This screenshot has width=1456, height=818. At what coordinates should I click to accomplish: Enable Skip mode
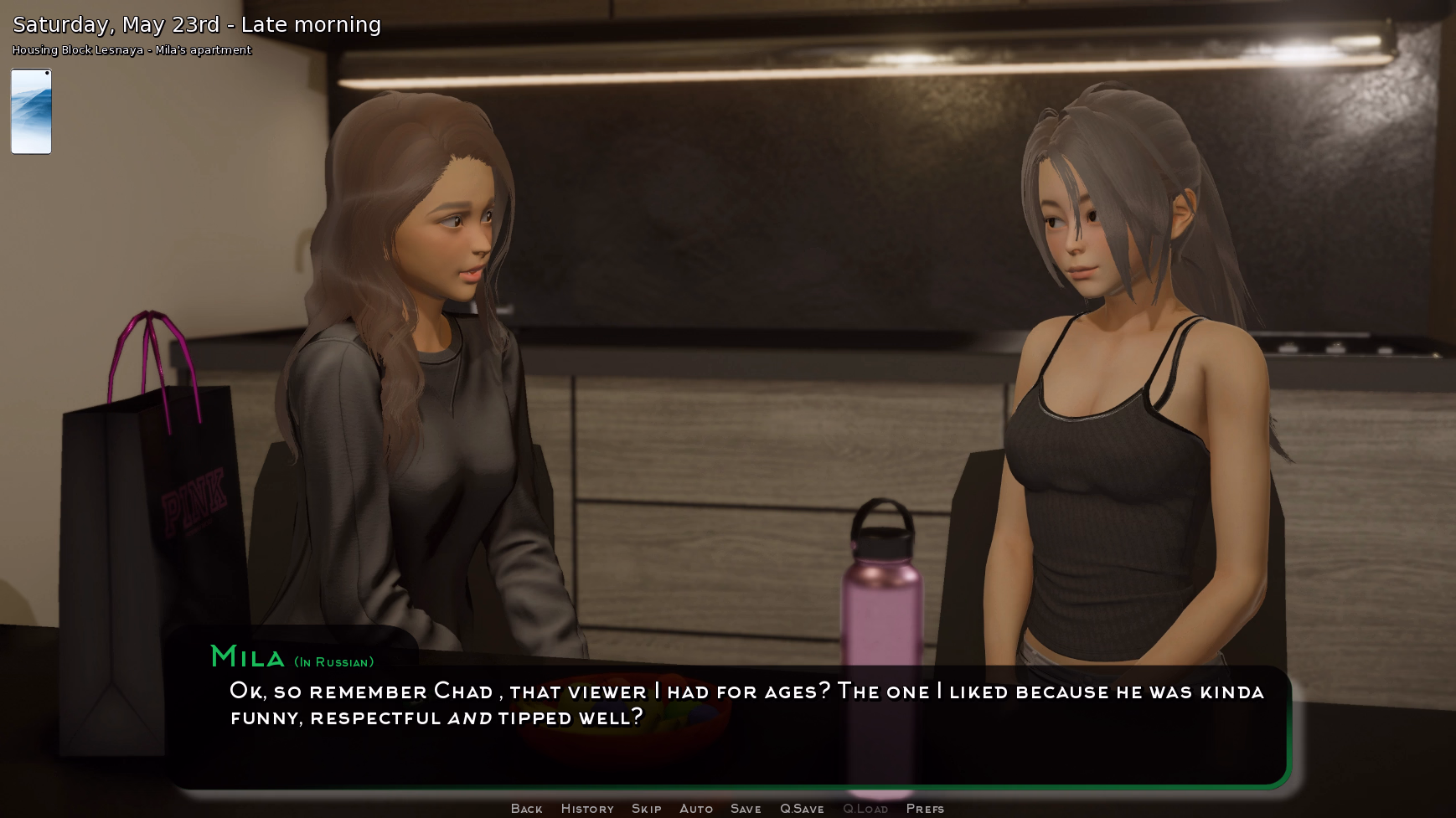[646, 808]
